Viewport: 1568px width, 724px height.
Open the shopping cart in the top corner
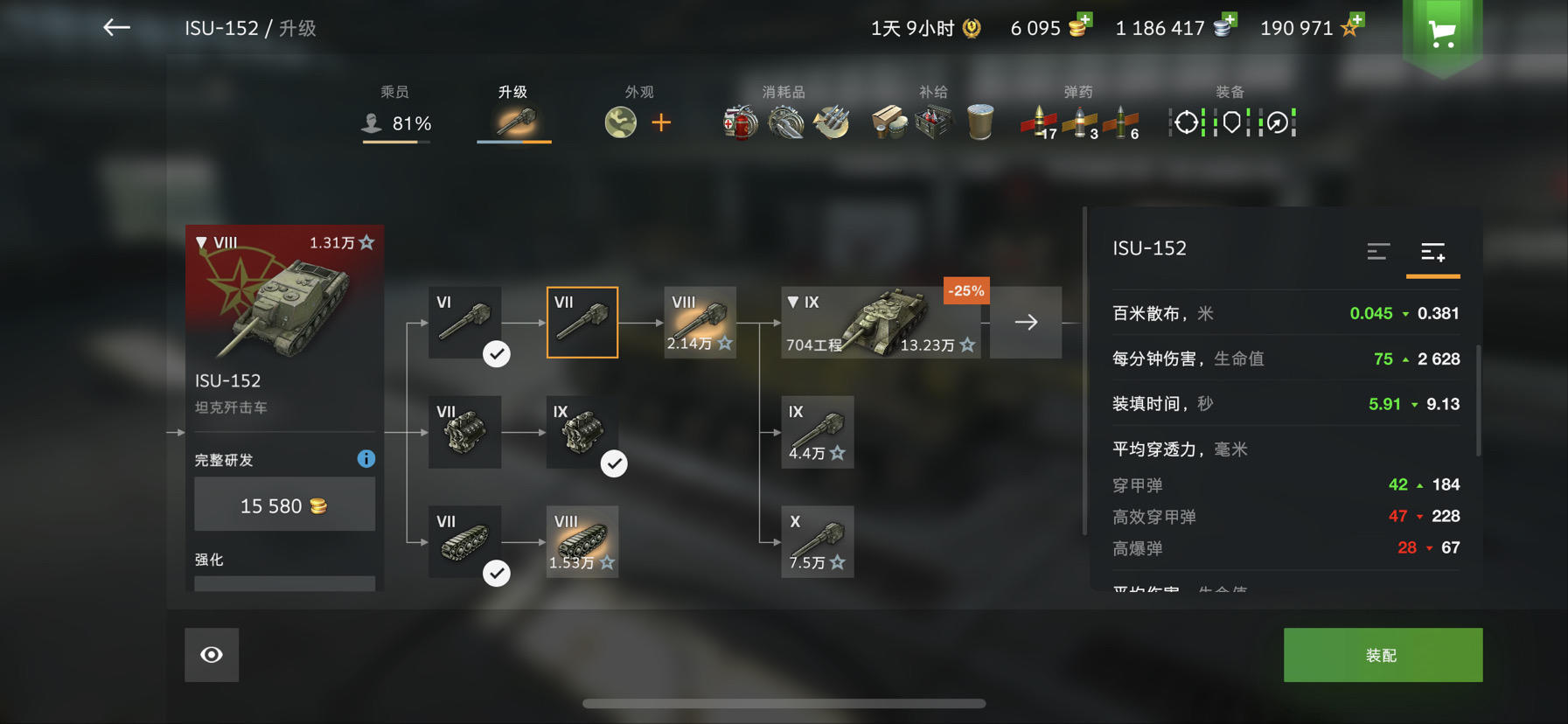[1442, 31]
